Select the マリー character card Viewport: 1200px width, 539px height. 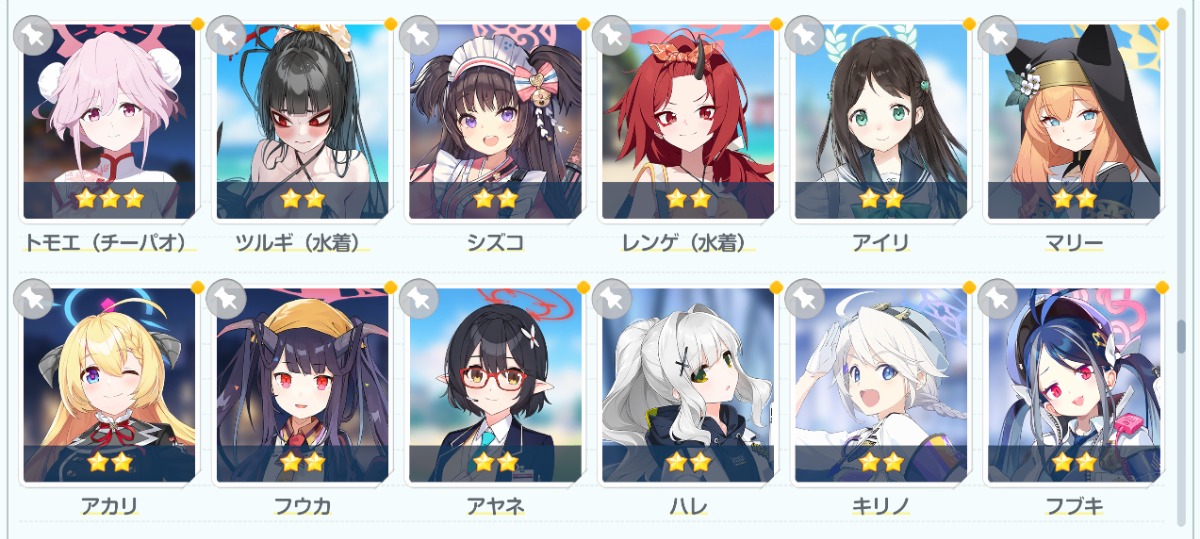[1075, 120]
